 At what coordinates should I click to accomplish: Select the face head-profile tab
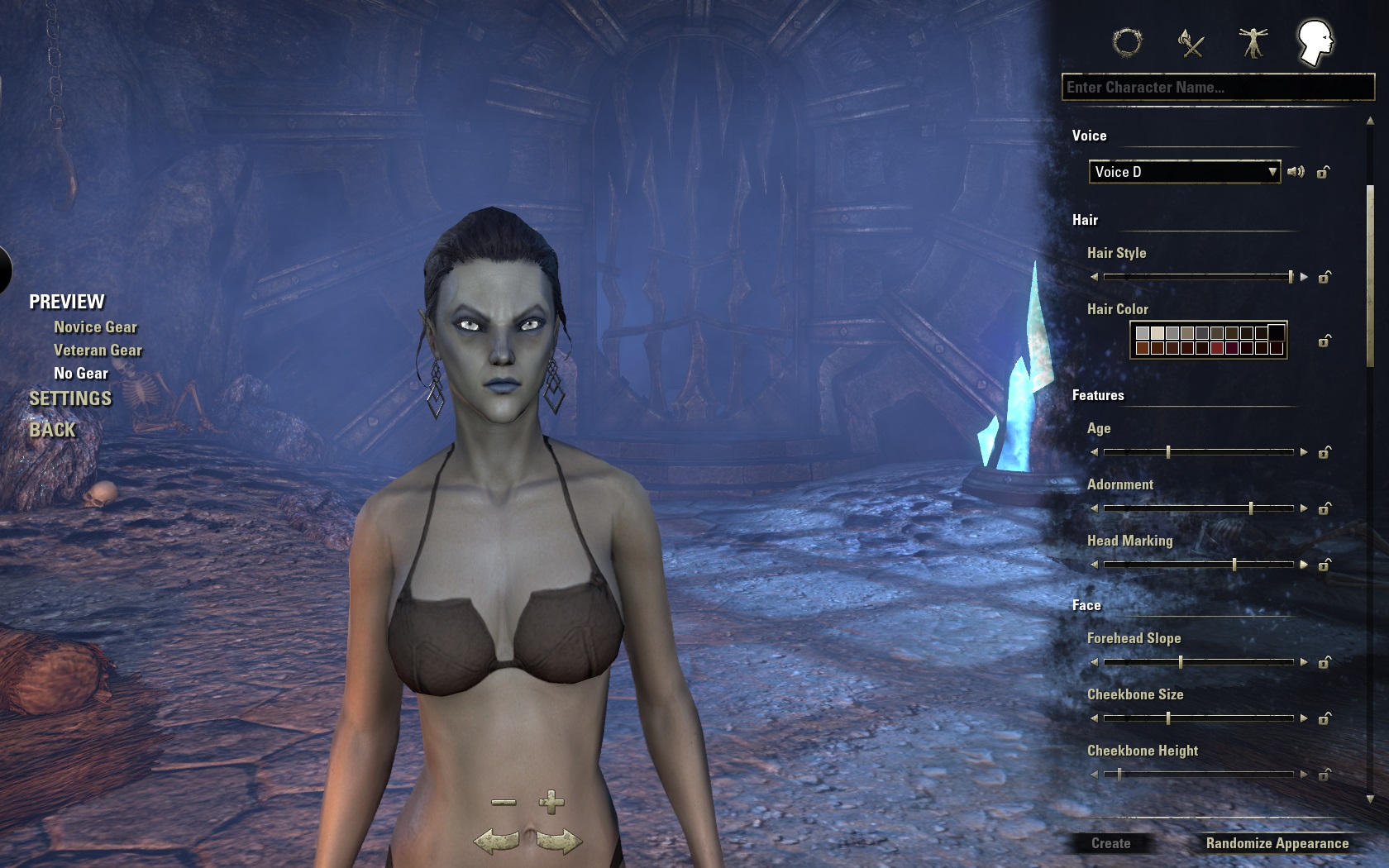coord(1315,42)
